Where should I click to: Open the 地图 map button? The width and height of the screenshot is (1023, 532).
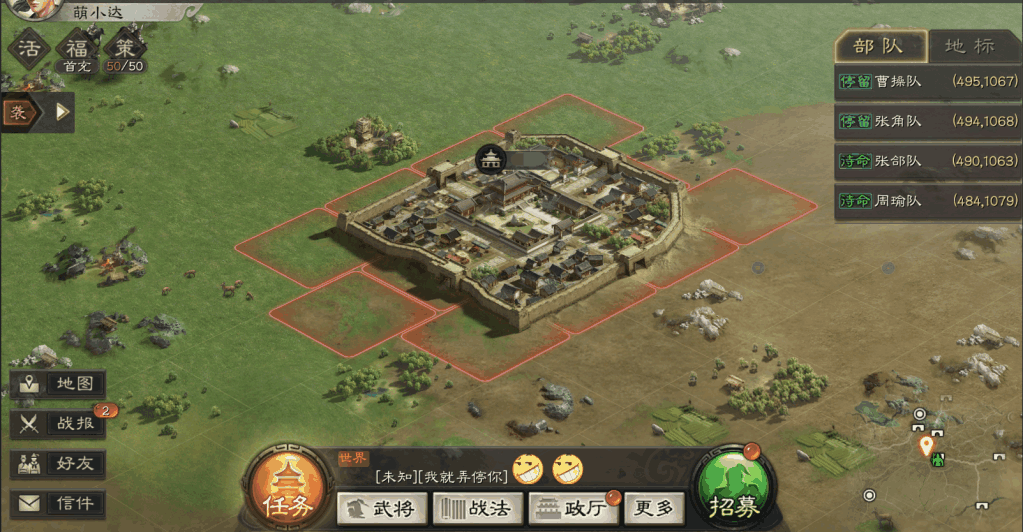58,384
